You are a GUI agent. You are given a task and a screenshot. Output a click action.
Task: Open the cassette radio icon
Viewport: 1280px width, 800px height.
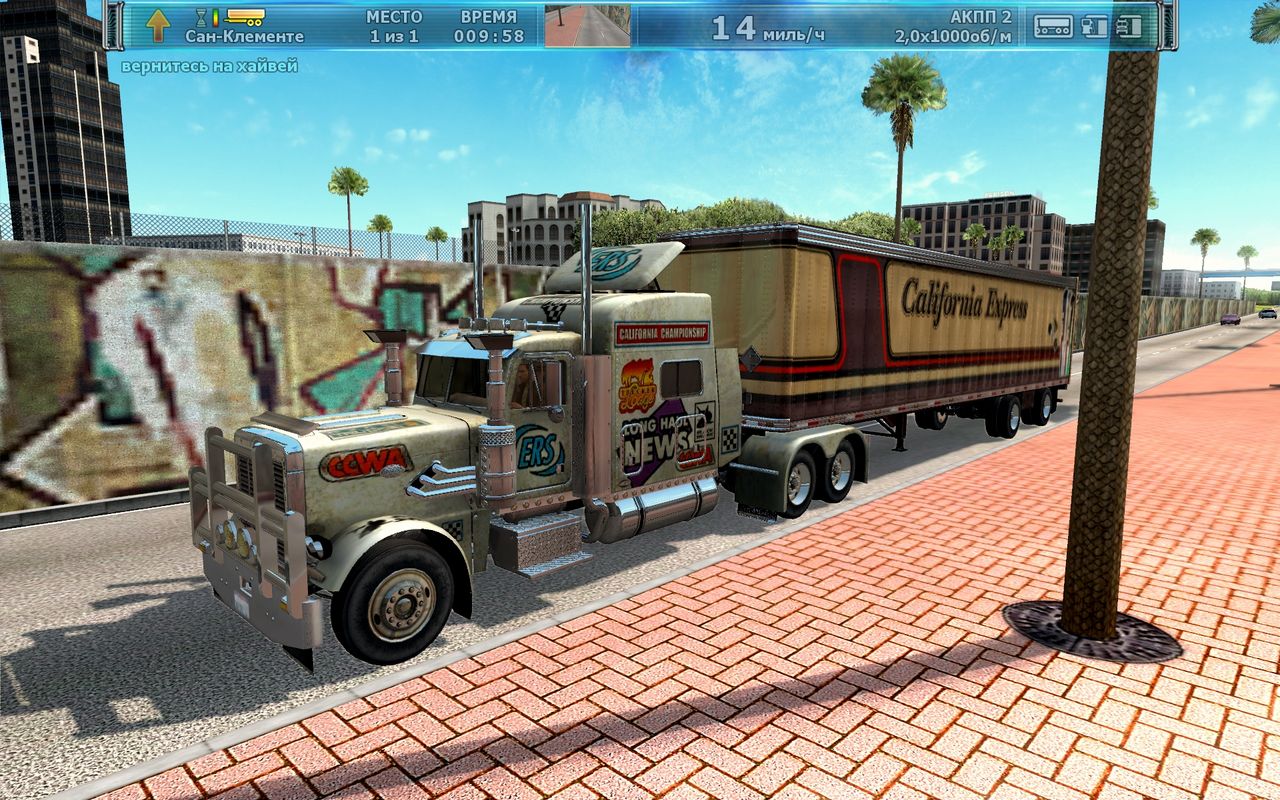coord(1053,26)
